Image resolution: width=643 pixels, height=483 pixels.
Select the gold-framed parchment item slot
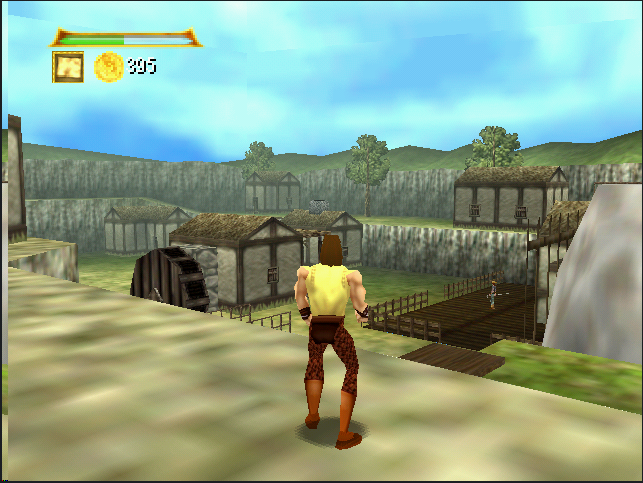tap(68, 67)
